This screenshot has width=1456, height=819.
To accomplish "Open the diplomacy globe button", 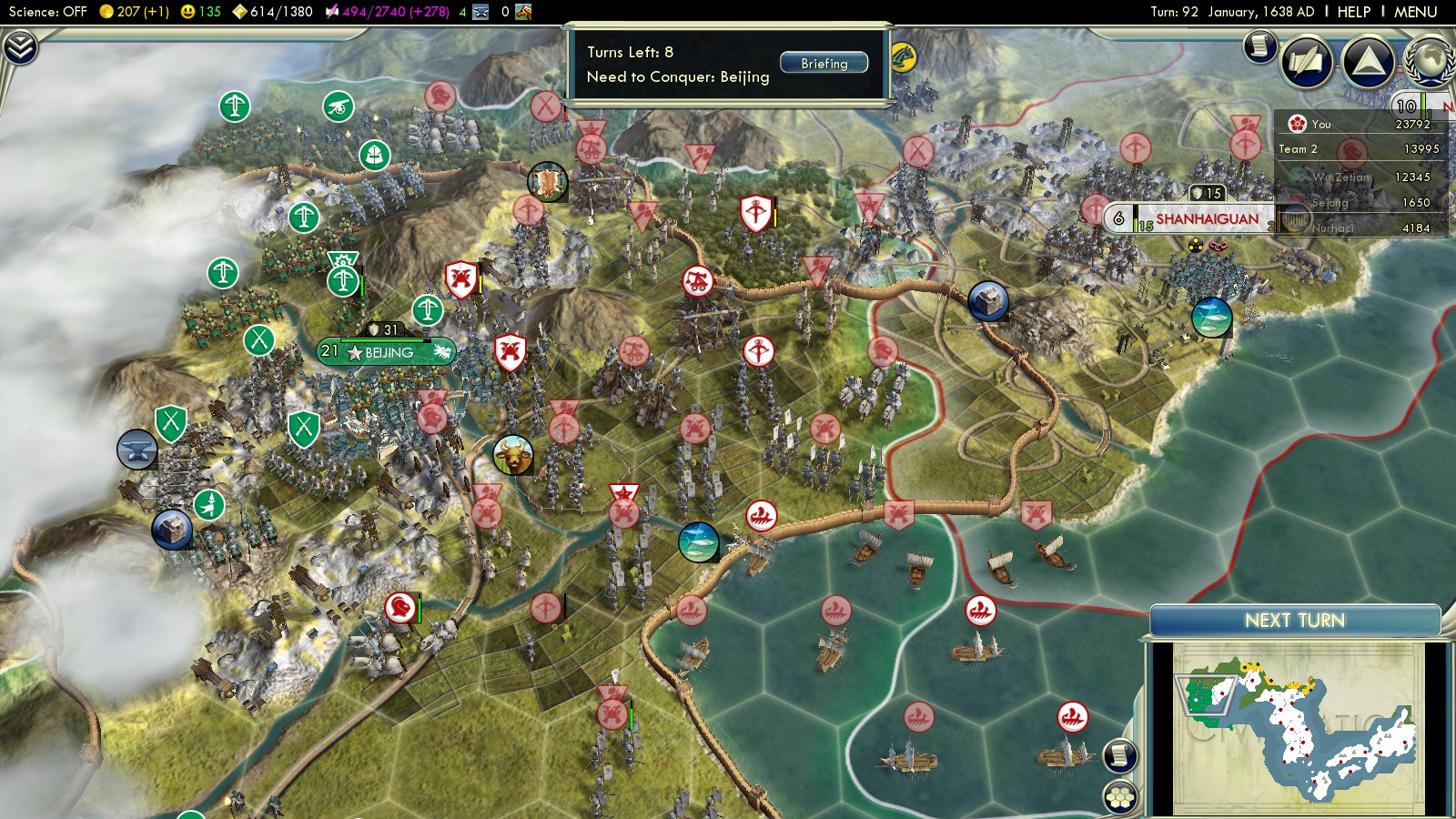I will pyautogui.click(x=1430, y=61).
